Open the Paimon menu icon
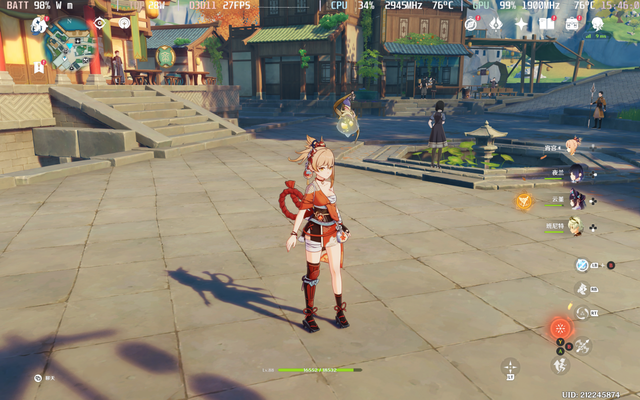 (39, 24)
